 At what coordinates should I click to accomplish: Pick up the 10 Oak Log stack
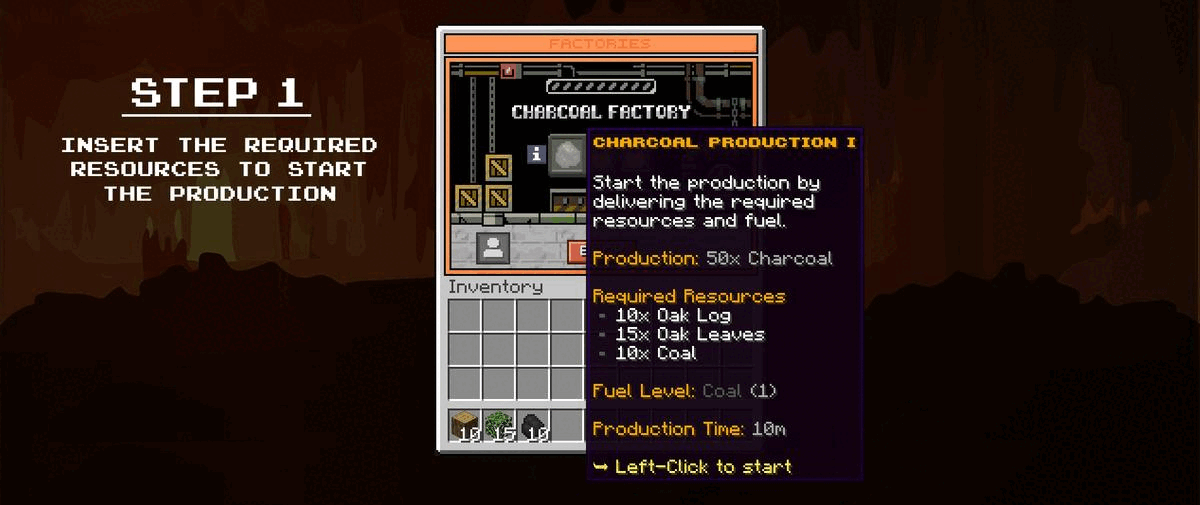pos(464,425)
